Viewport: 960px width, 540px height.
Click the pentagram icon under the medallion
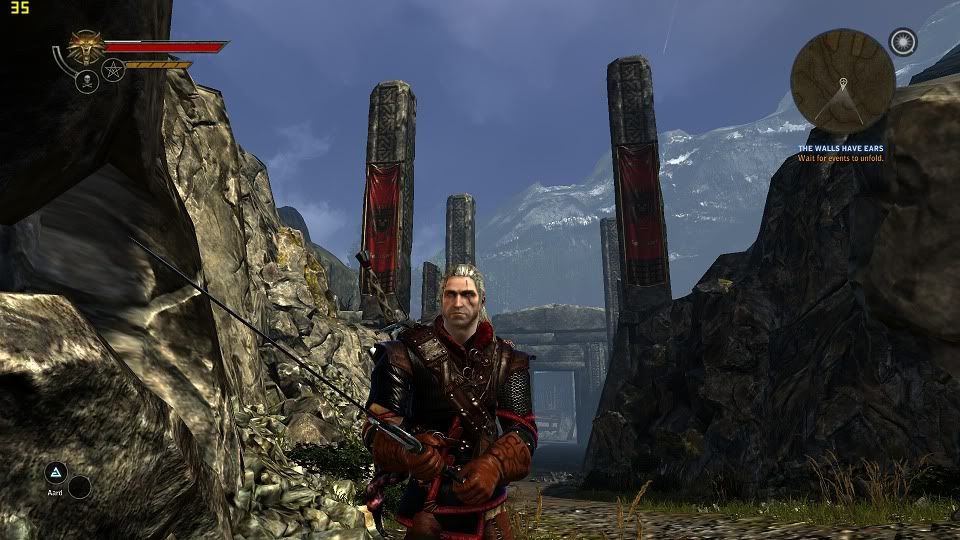click(113, 71)
